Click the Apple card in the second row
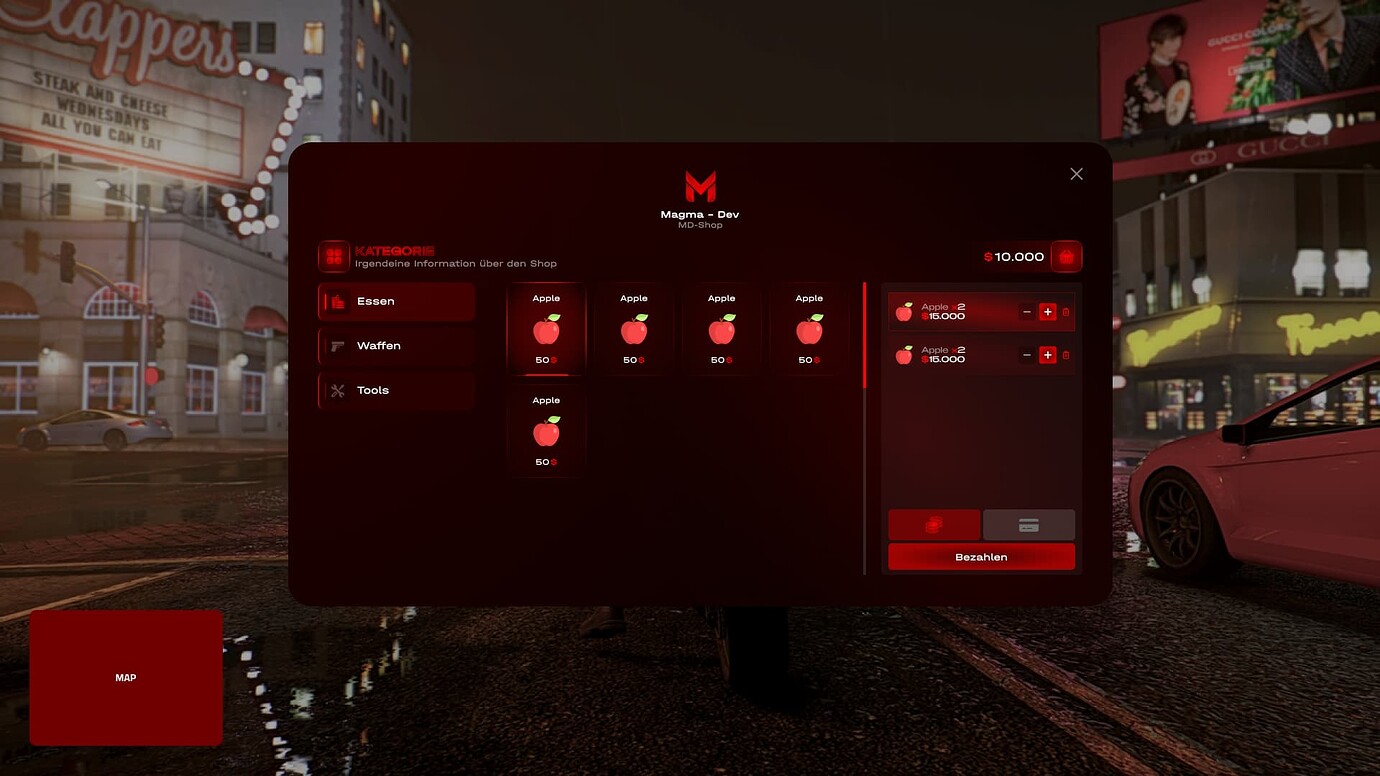Viewport: 1380px width, 776px height. (x=545, y=430)
